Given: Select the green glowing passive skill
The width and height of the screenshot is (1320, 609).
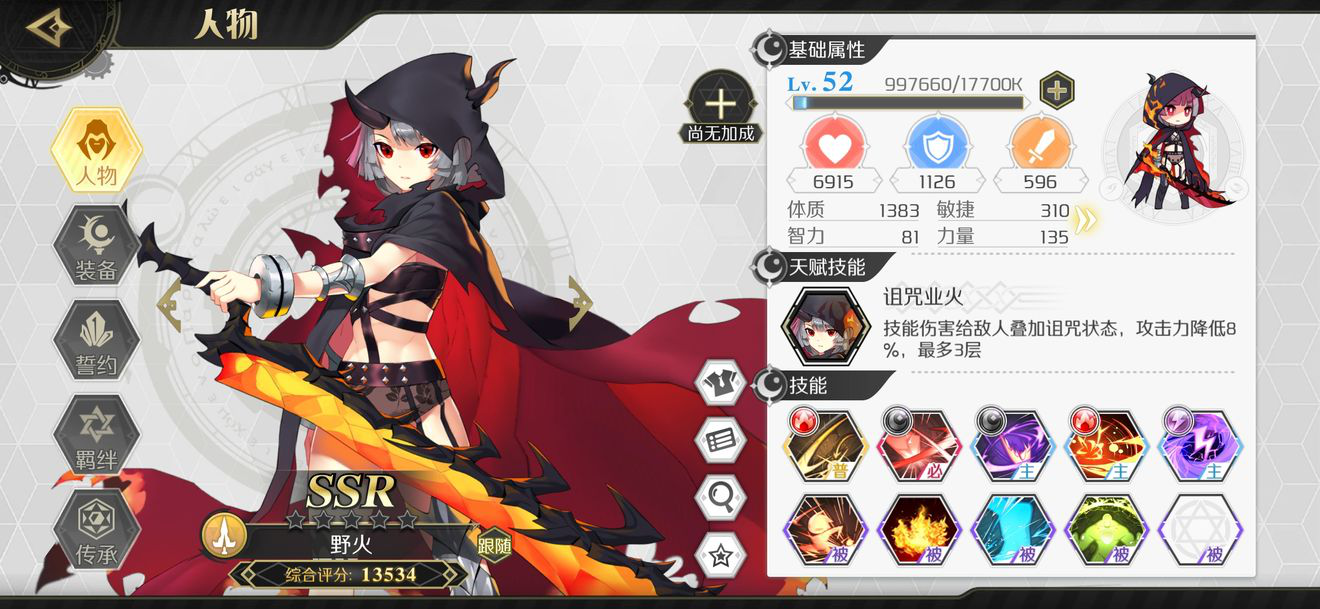Looking at the screenshot, I should (x=1106, y=530).
